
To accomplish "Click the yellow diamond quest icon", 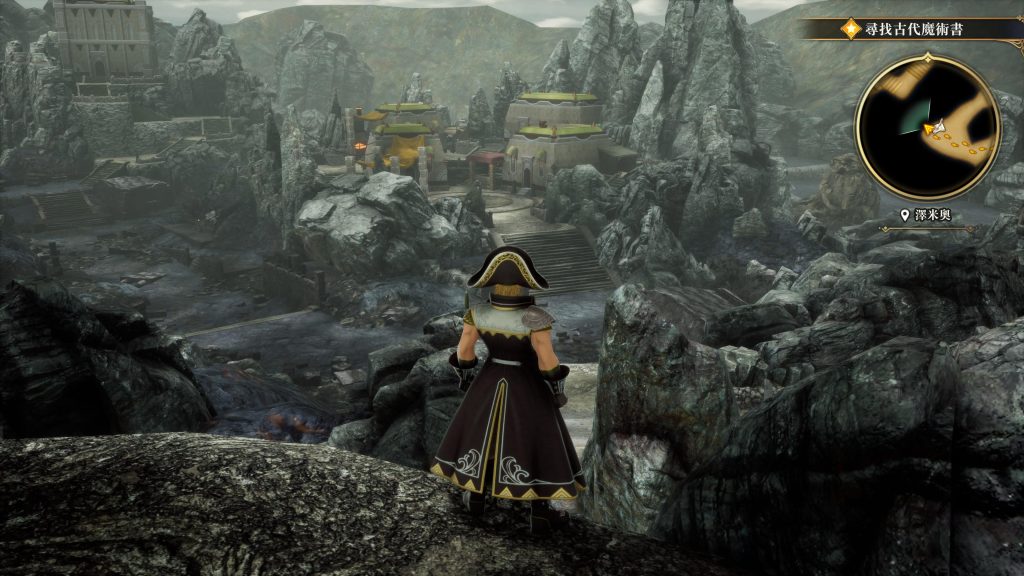I will [x=850, y=28].
